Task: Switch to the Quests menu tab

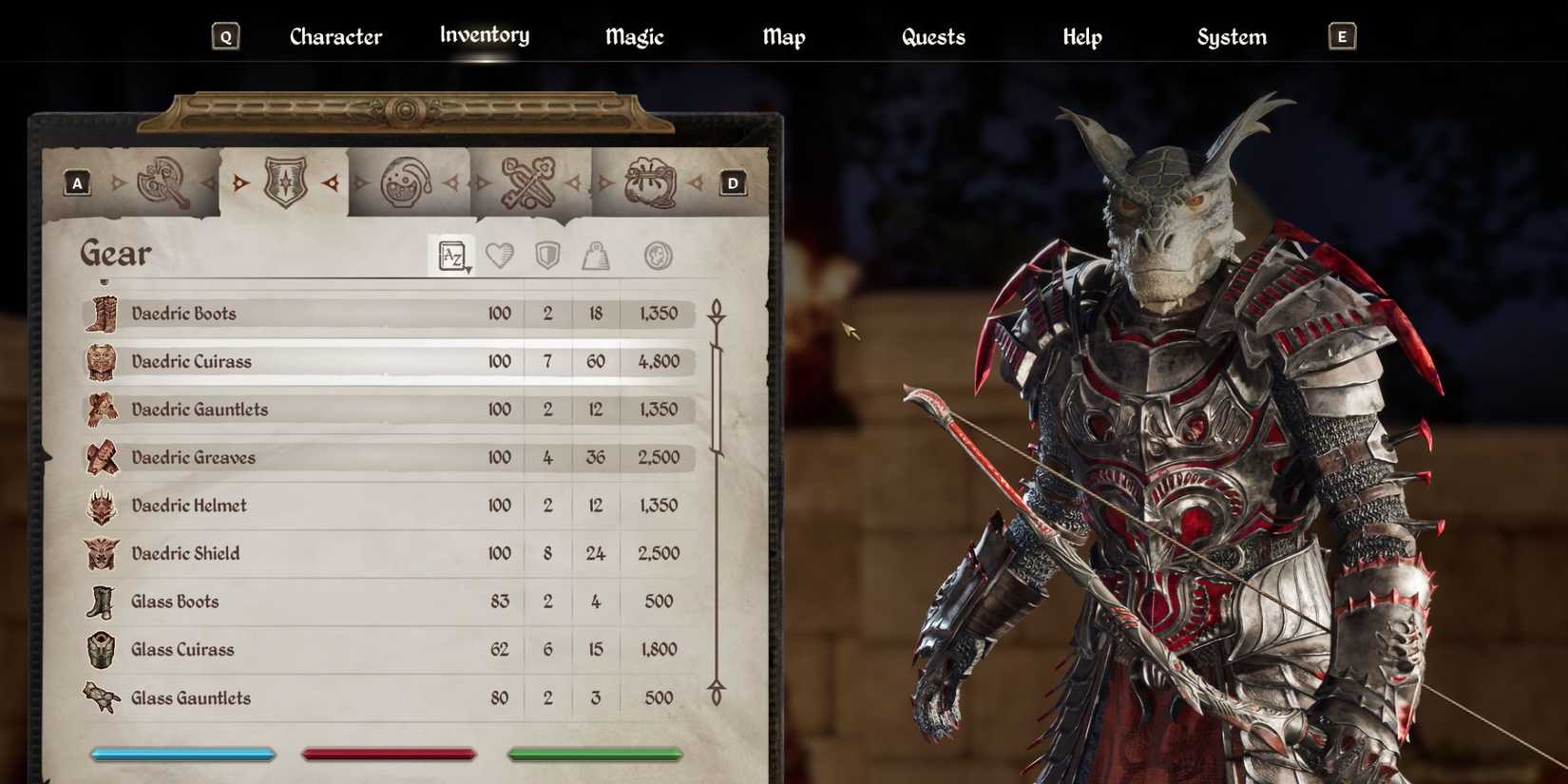Action: tap(933, 36)
